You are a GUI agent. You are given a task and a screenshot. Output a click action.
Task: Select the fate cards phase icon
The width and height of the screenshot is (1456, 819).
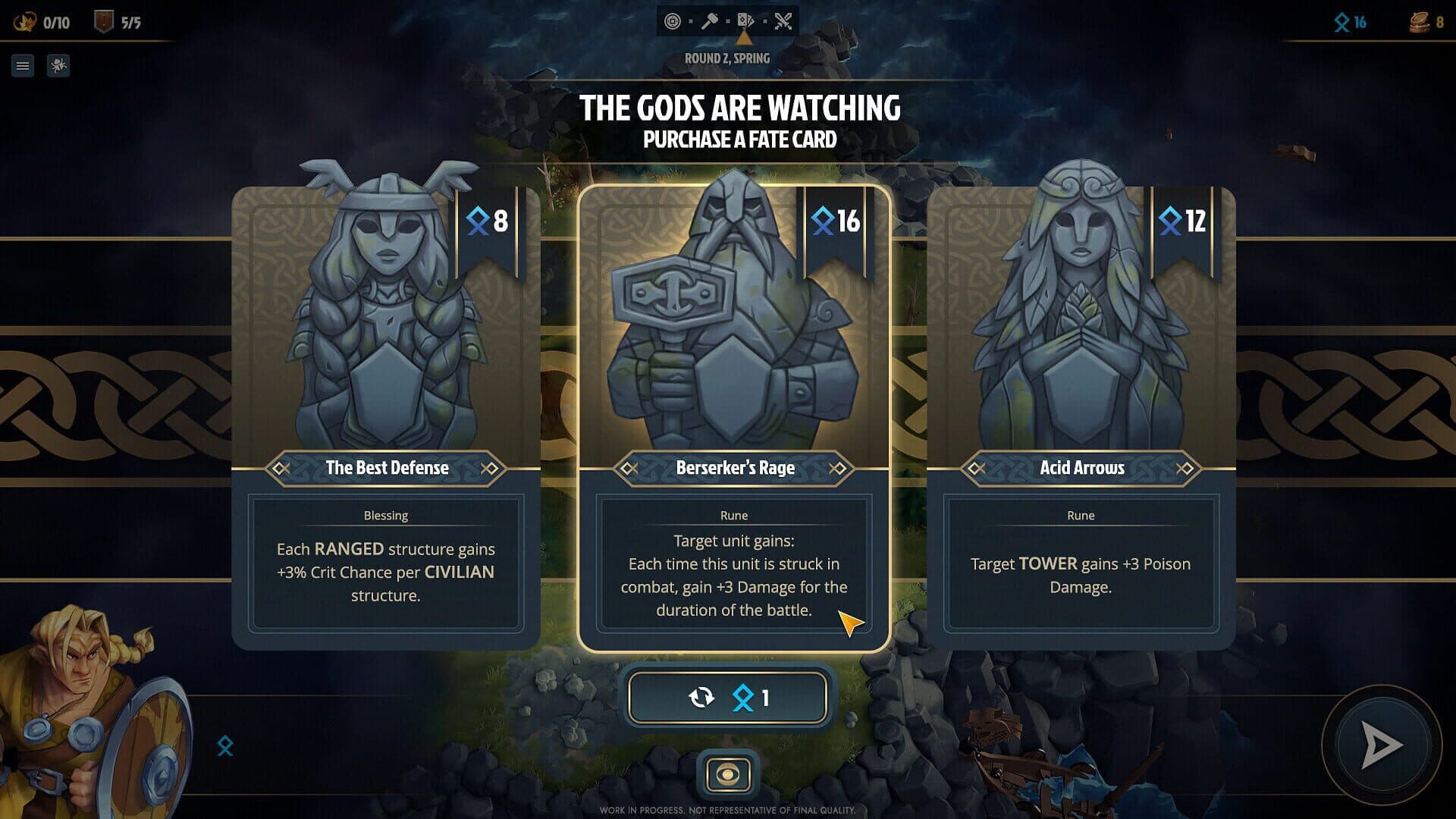747,20
